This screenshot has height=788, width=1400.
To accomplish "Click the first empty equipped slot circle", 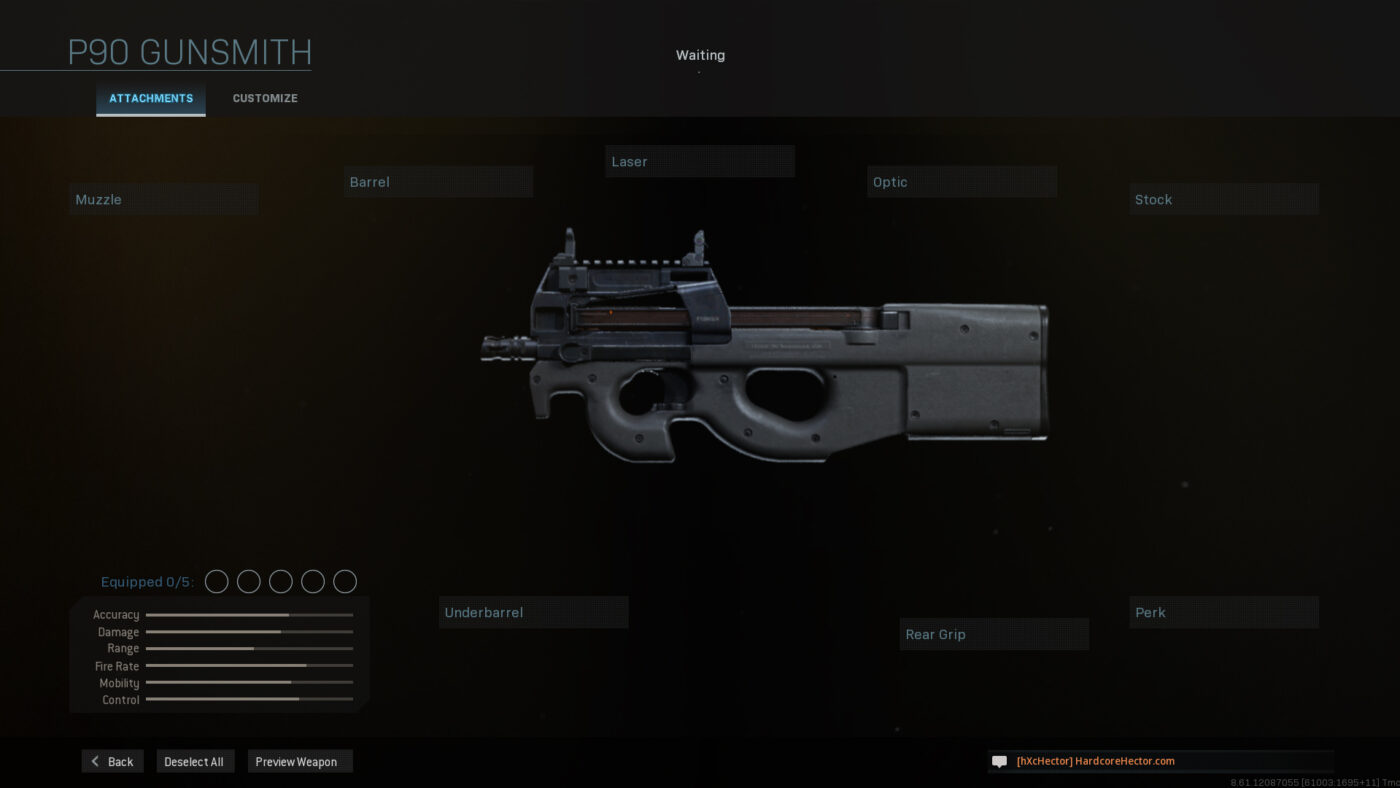I will tap(216, 581).
